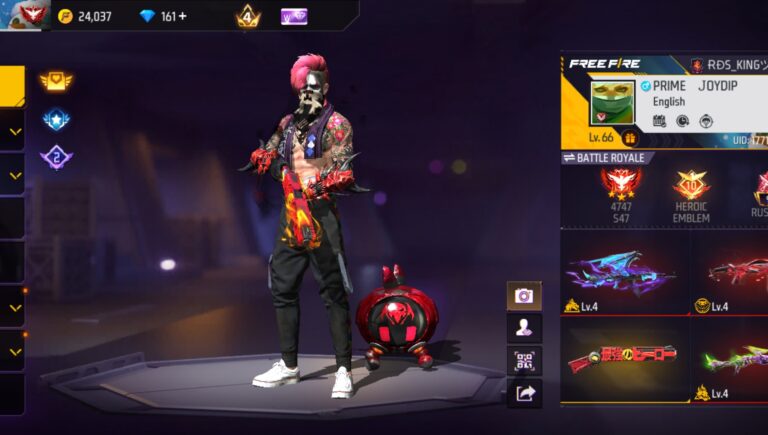The width and height of the screenshot is (768, 435).
Task: Open the purple weekly membership card
Action: [293, 16]
